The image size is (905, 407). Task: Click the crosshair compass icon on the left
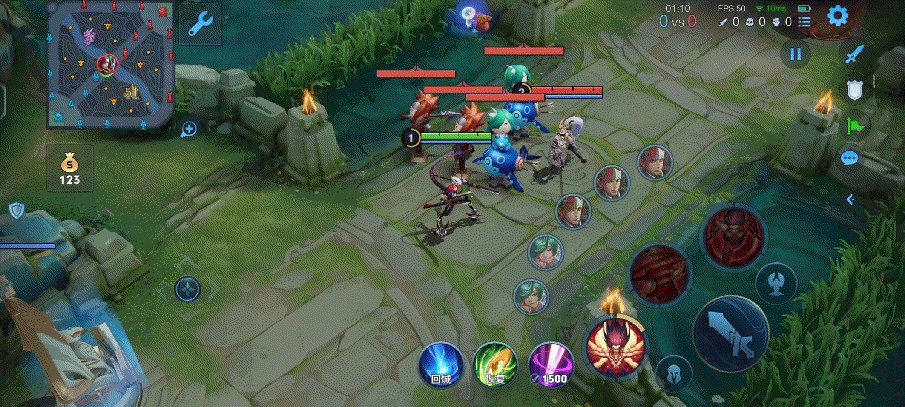tap(187, 290)
